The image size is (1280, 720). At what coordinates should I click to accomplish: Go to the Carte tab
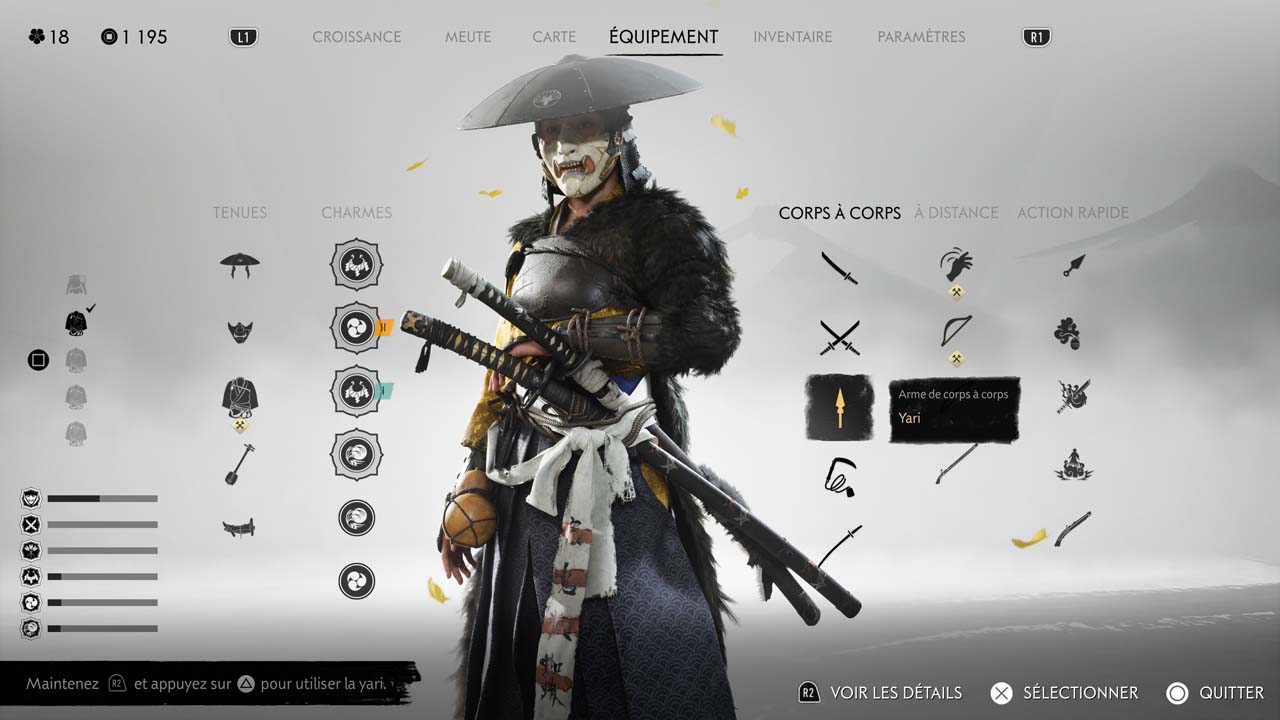[554, 37]
